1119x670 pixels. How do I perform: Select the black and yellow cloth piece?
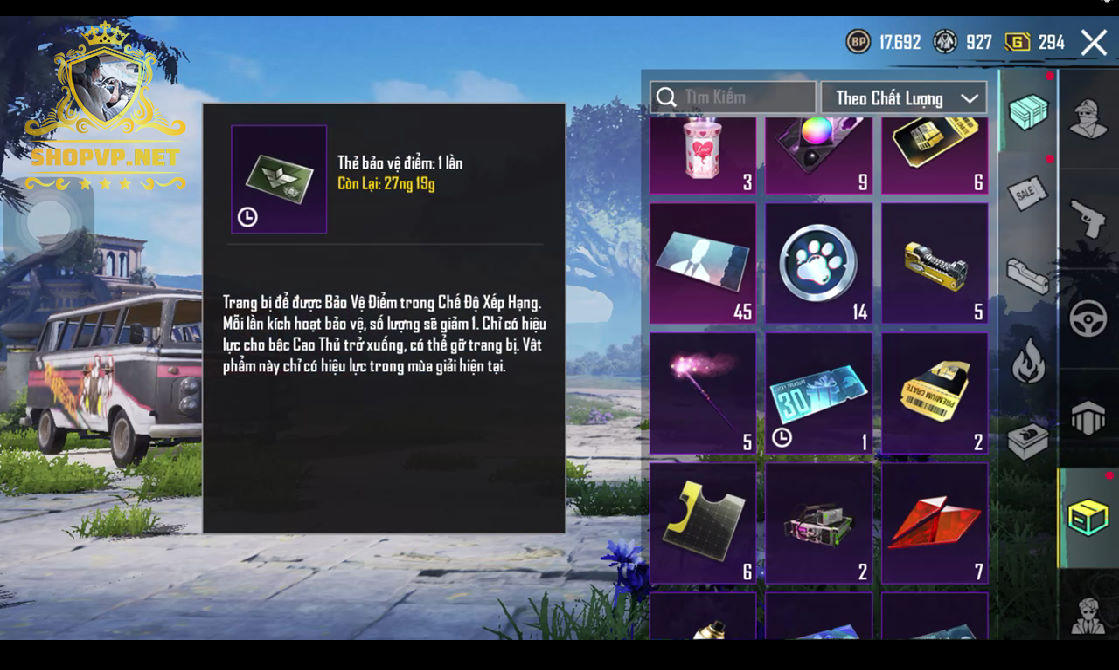(703, 522)
